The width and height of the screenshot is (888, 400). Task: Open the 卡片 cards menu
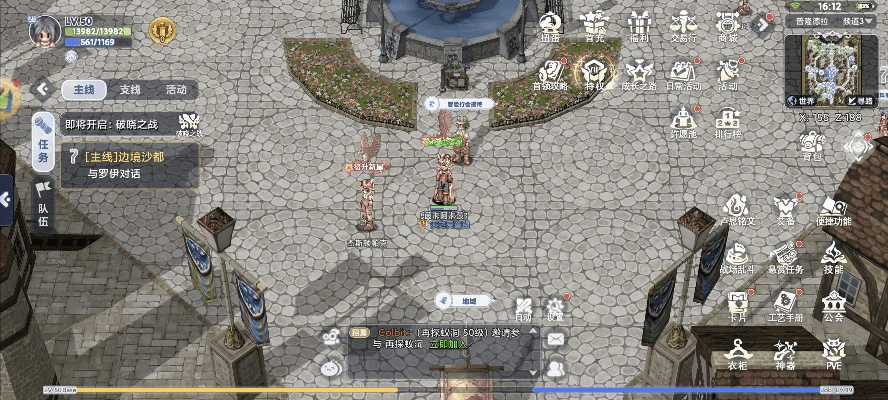pos(738,306)
